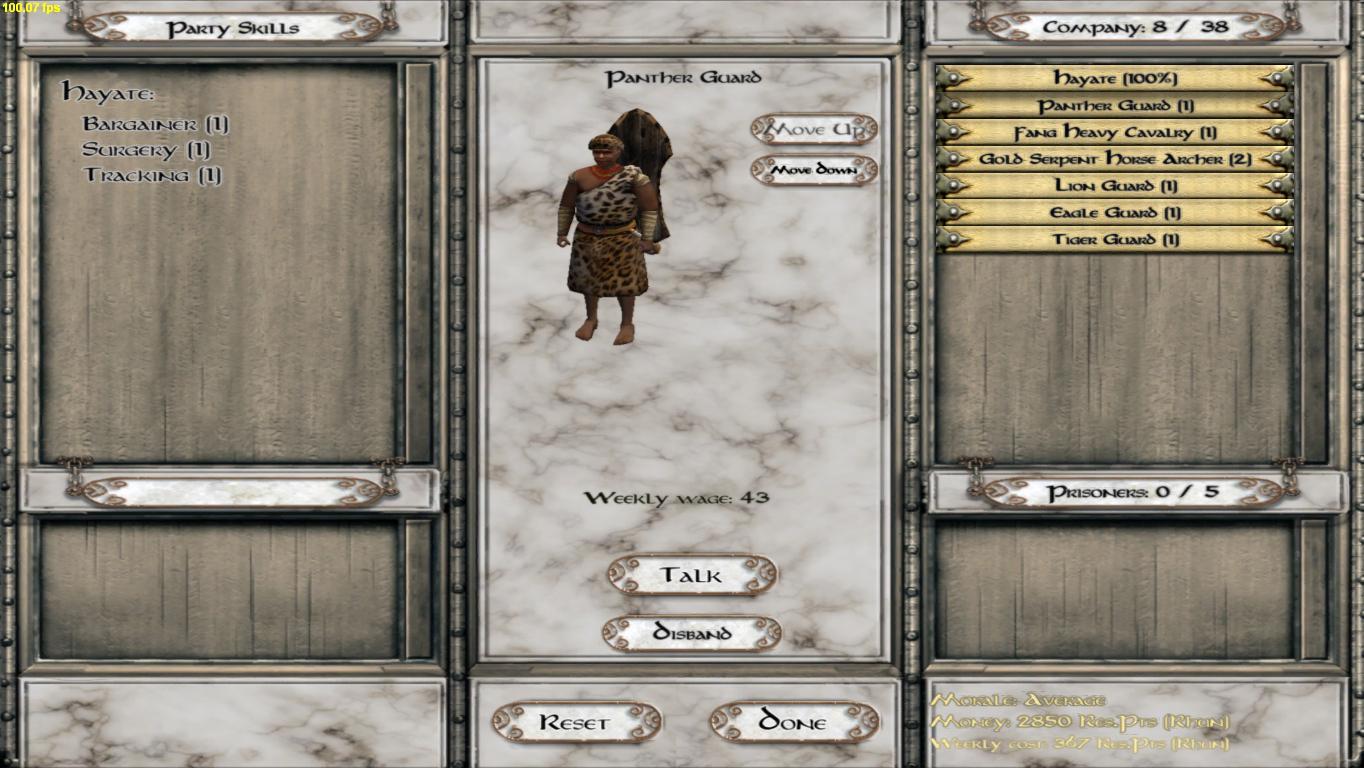Viewport: 1364px width, 768px height.
Task: Choose the Tiger Guard troop
Action: [1114, 240]
